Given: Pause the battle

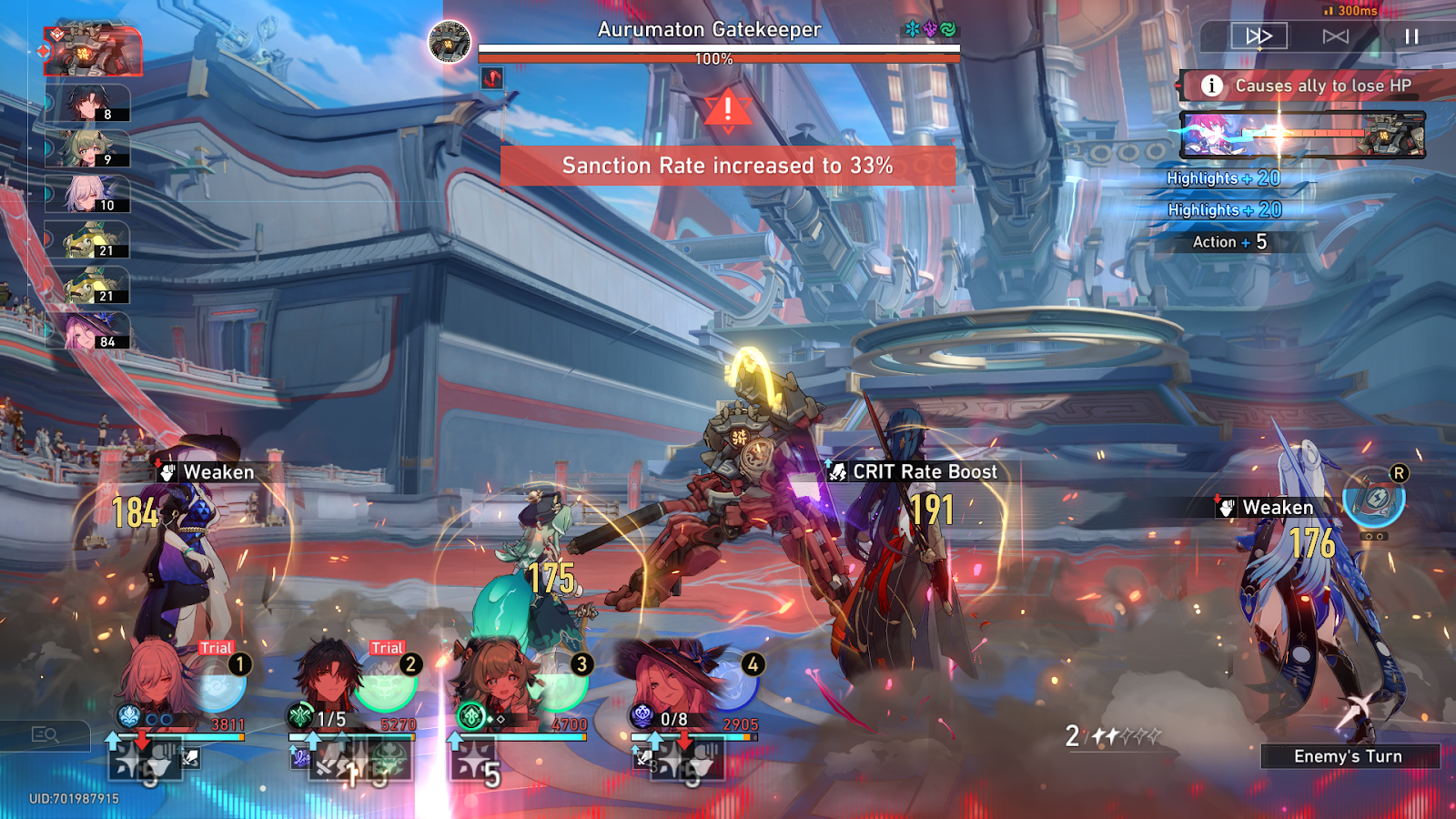Looking at the screenshot, I should point(1411,36).
